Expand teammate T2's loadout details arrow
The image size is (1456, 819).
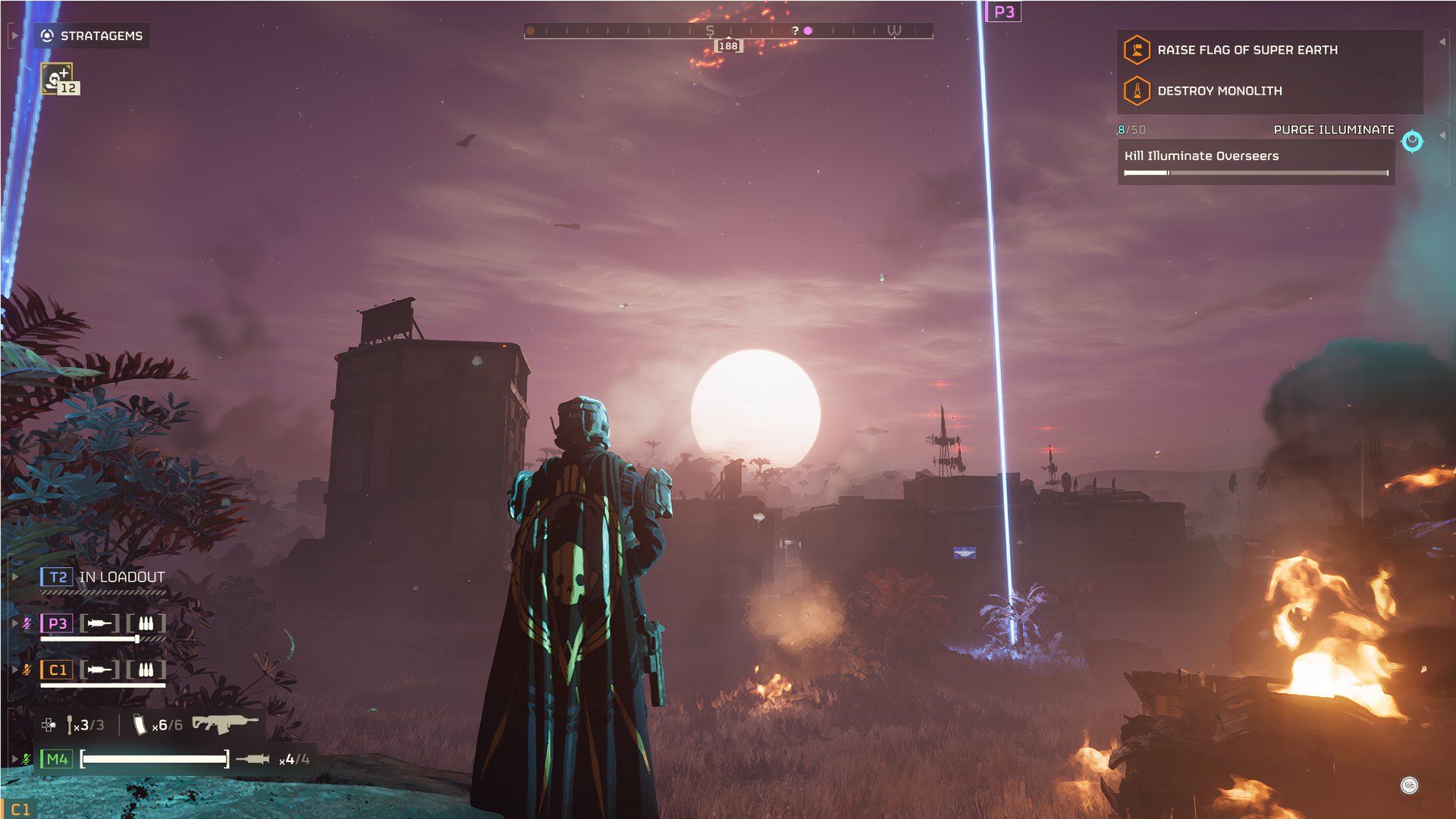pos(14,576)
